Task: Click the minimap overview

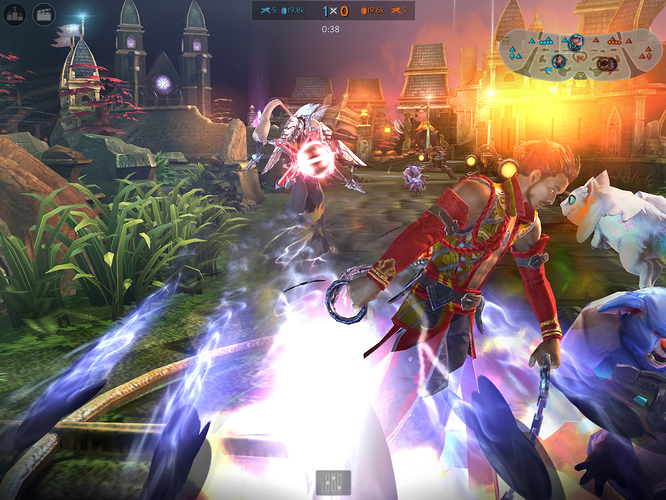Action: click(576, 53)
